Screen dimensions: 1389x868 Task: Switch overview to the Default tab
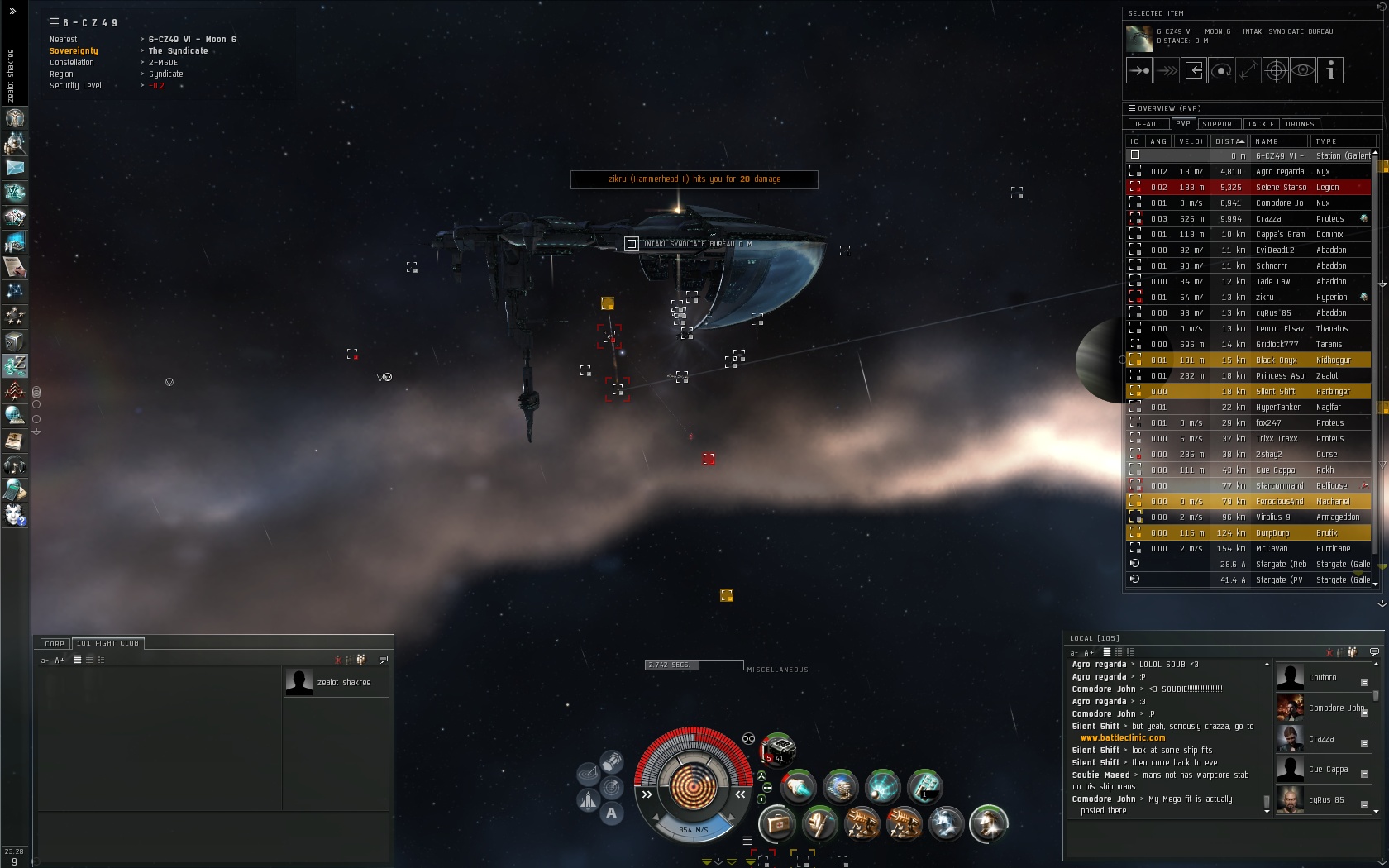1148,124
